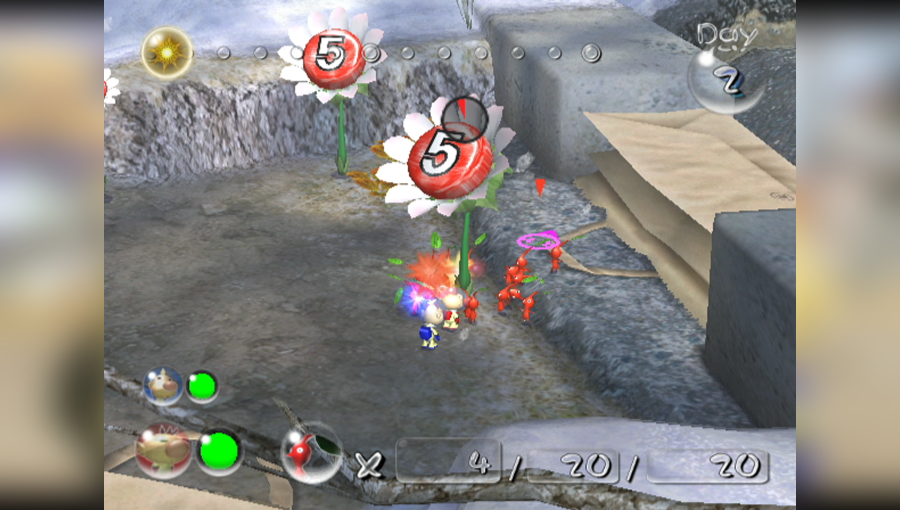Select the red Pikmin standby bubble
This screenshot has width=900, height=510.
pos(311,453)
